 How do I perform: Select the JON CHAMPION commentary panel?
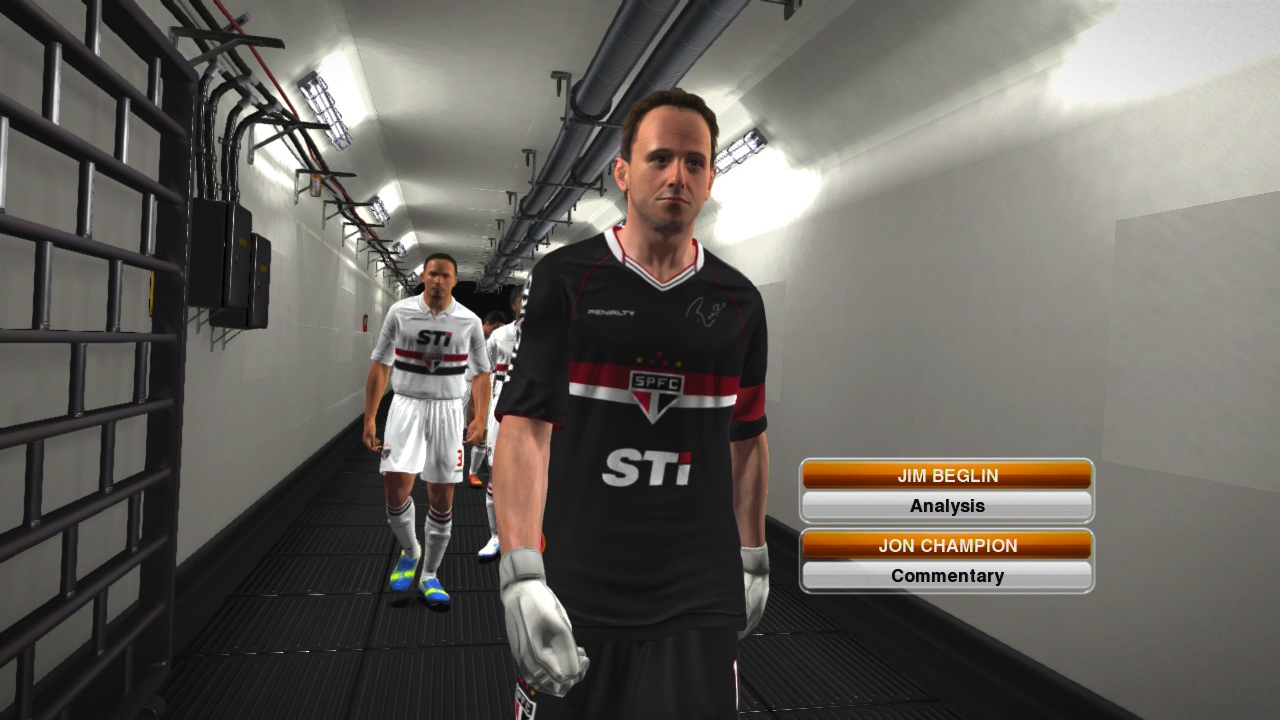(946, 560)
